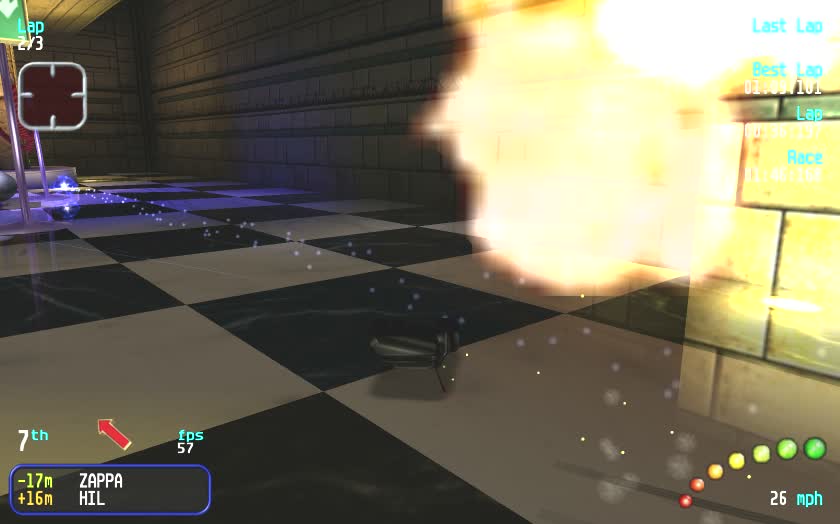Screen dimensions: 840x524
Task: Select the ZAPPA row in gap list
Action: tap(108, 481)
